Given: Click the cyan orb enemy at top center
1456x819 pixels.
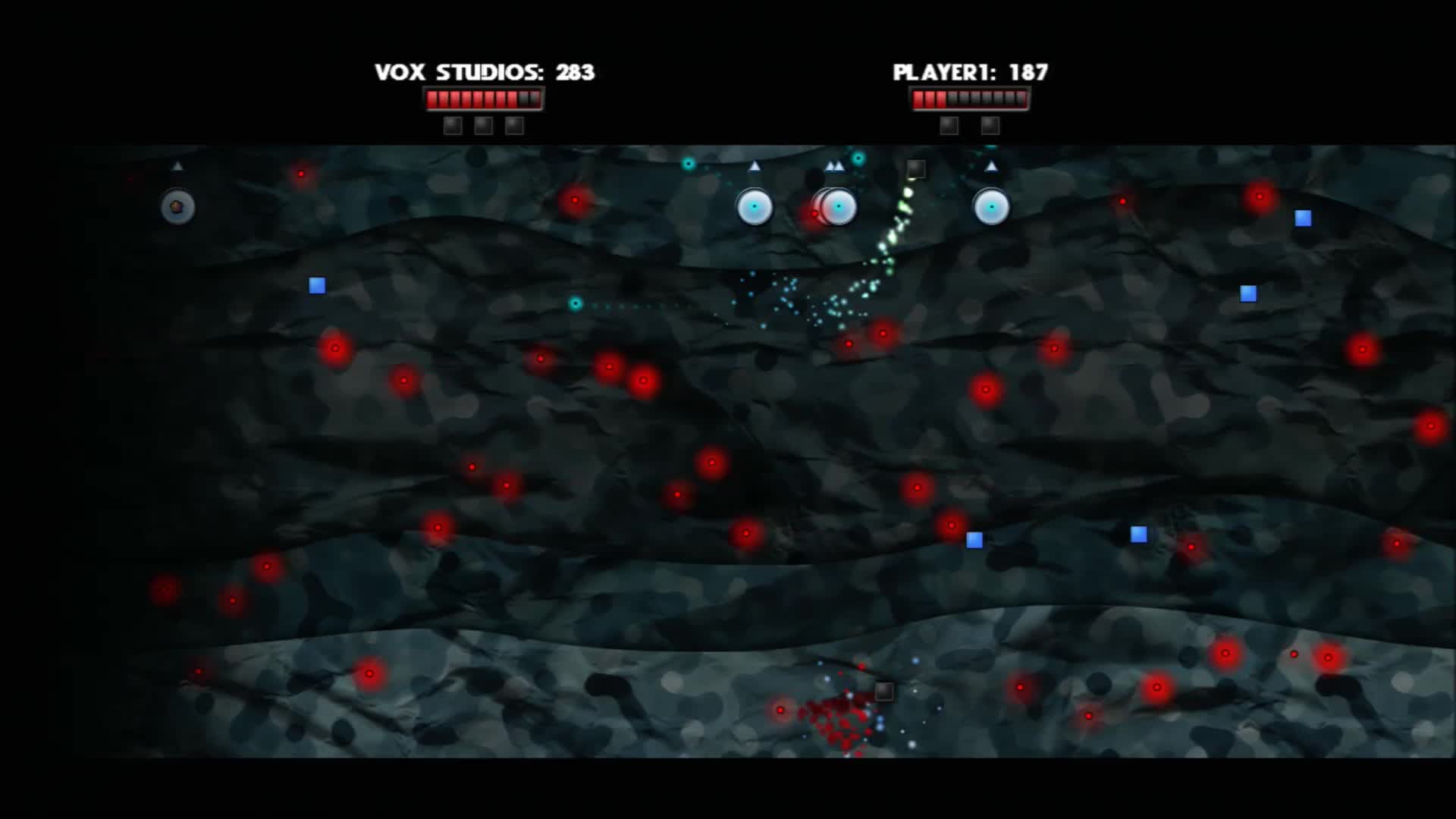Looking at the screenshot, I should click(x=687, y=162).
